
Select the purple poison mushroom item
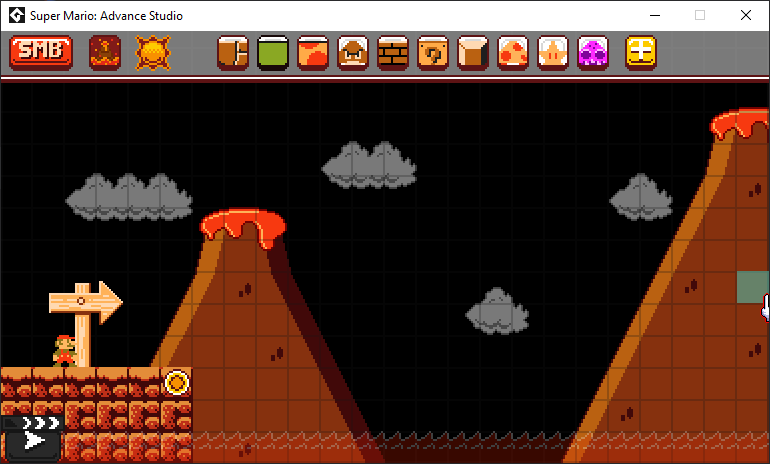click(x=593, y=52)
